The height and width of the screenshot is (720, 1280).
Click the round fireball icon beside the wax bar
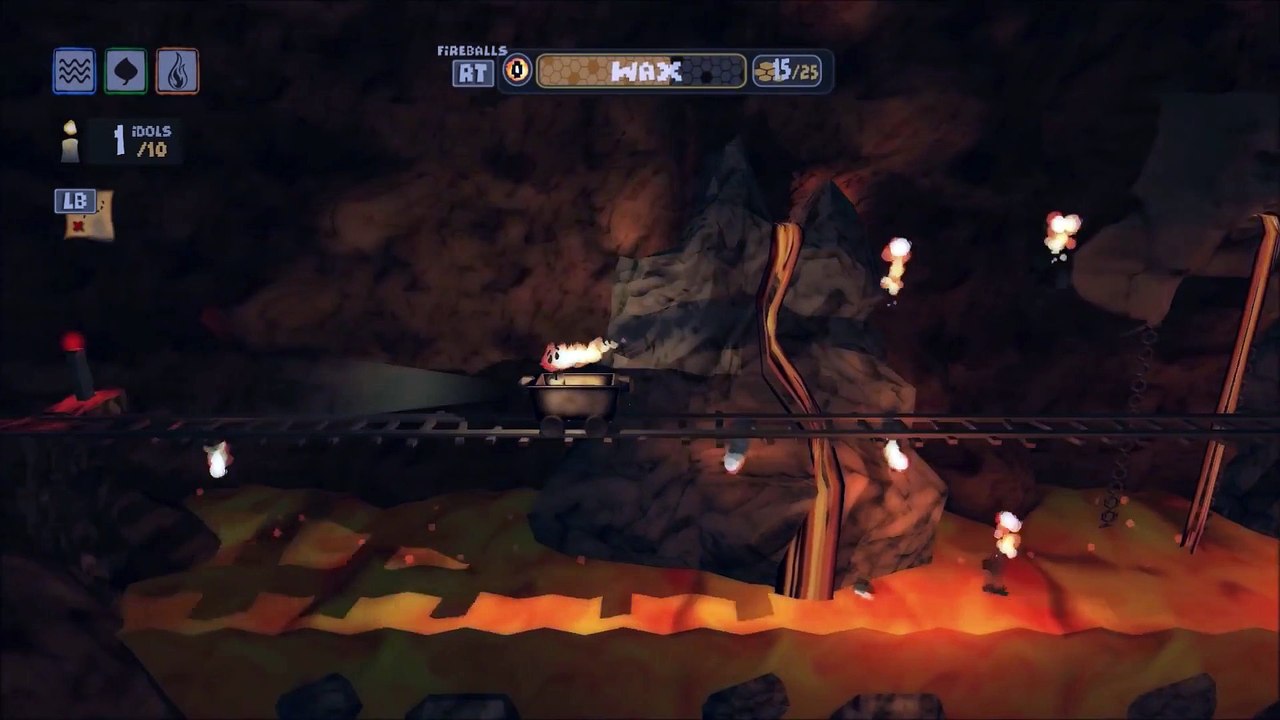coord(517,71)
